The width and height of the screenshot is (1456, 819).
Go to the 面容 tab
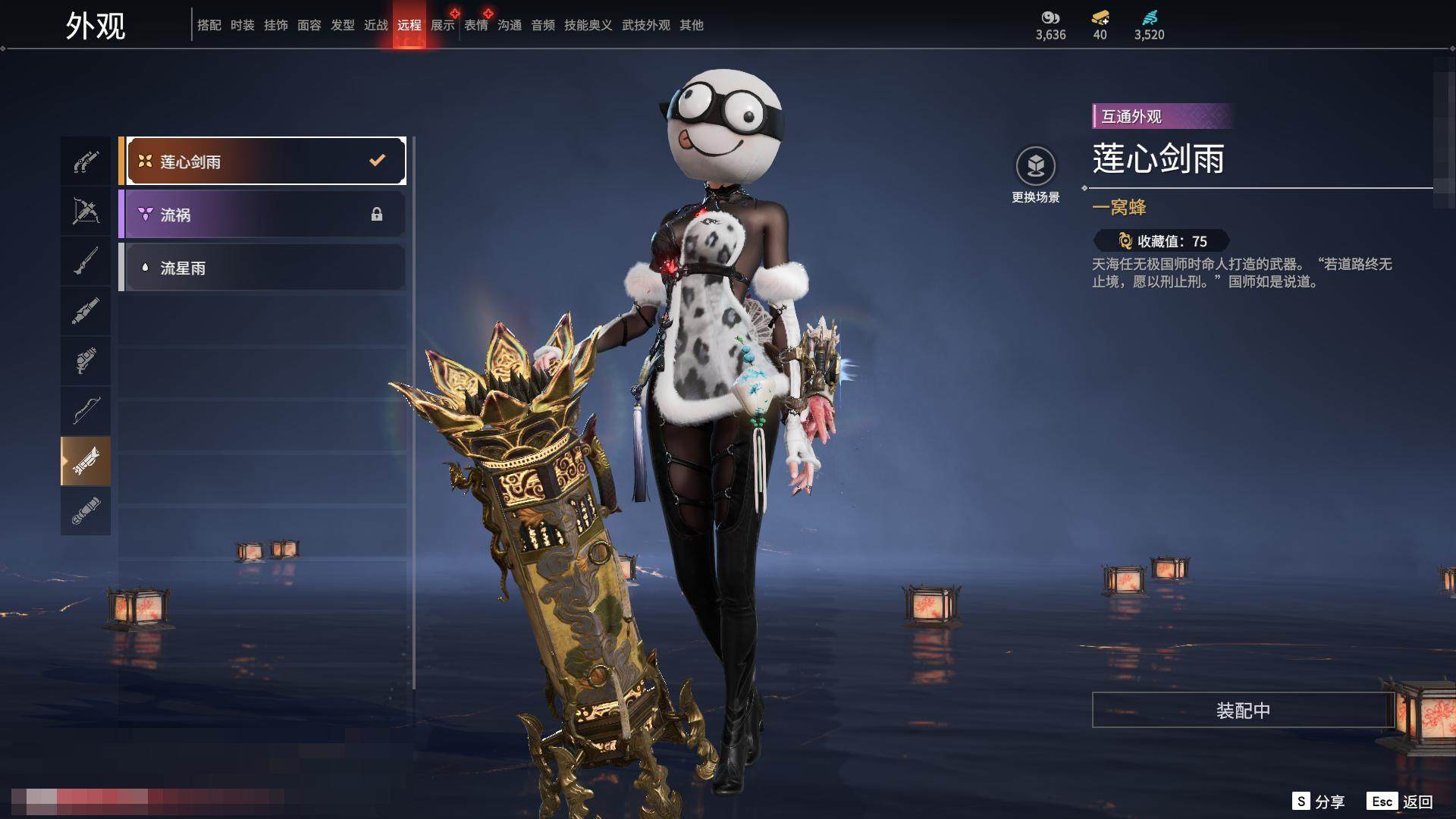[309, 25]
